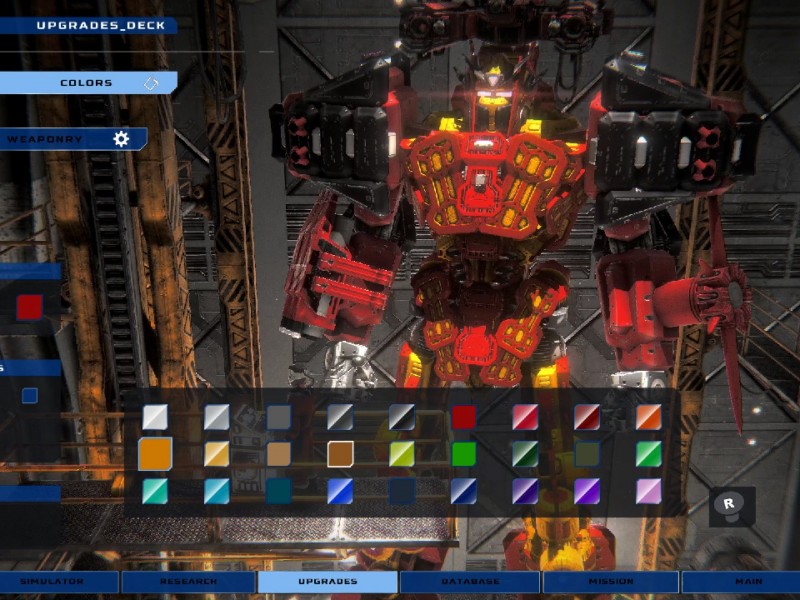The width and height of the screenshot is (800, 600).
Task: Go to the Mission tab
Action: 611,581
